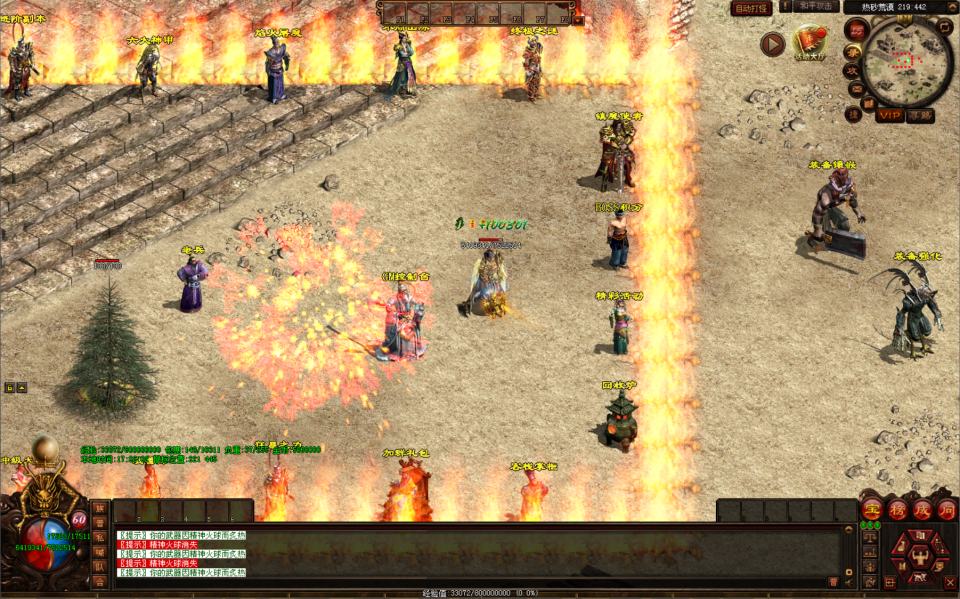This screenshot has width=960, height=599.
Task: Switch to the 喊 shout chat channel
Action: (x=99, y=551)
